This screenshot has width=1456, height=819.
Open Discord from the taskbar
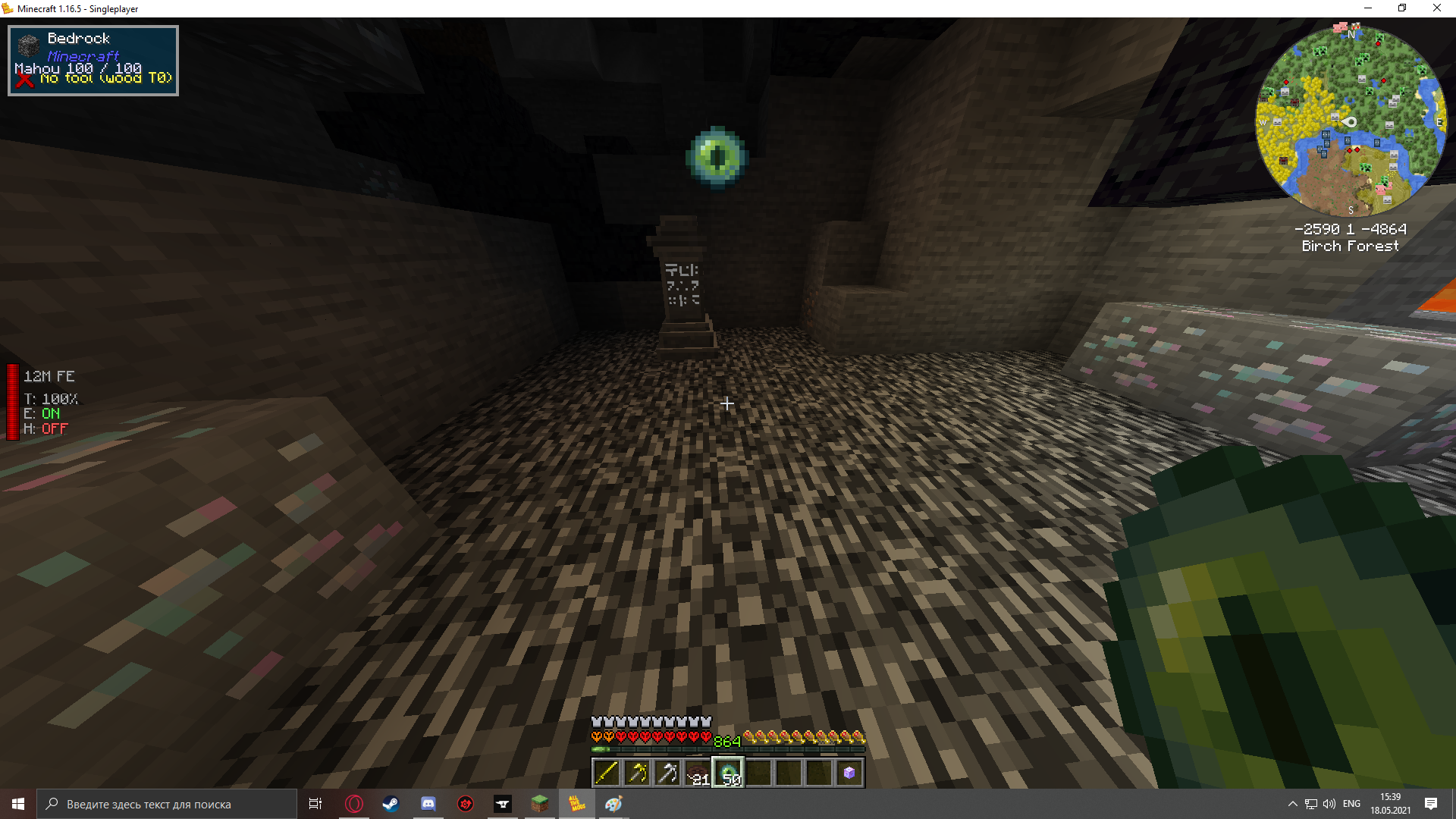428,804
